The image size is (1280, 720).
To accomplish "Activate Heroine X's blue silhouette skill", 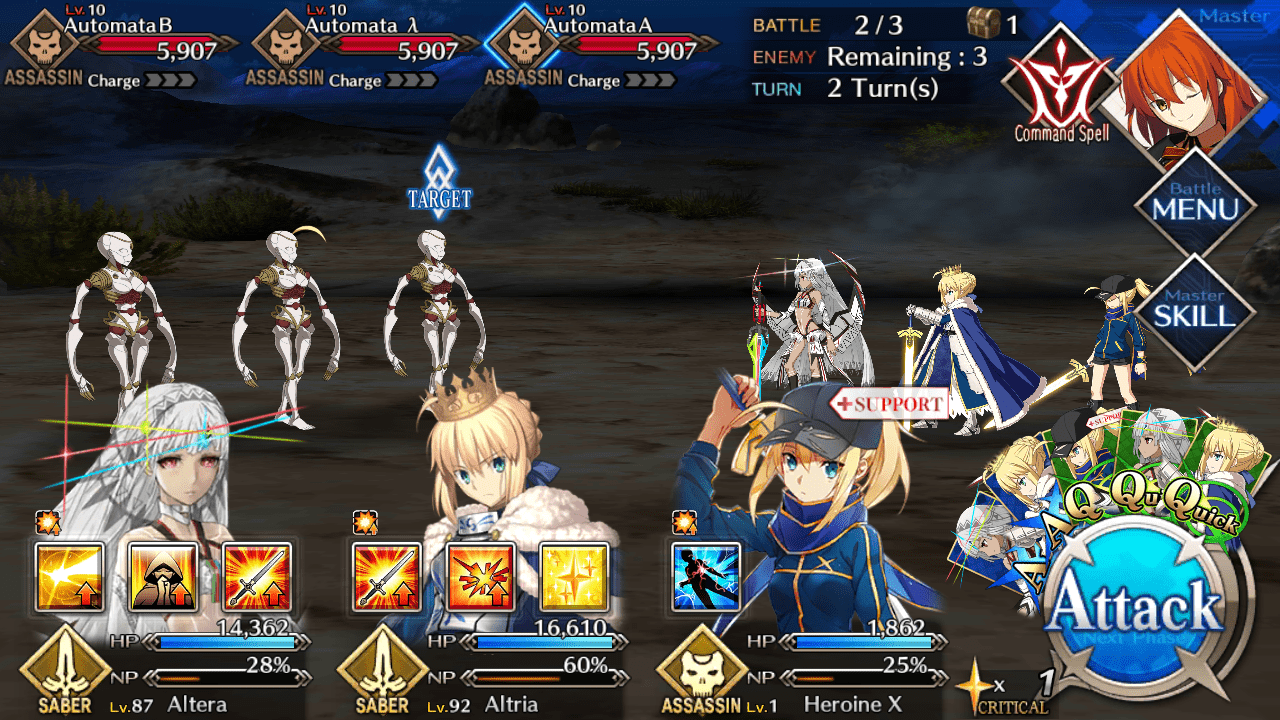I will [706, 577].
